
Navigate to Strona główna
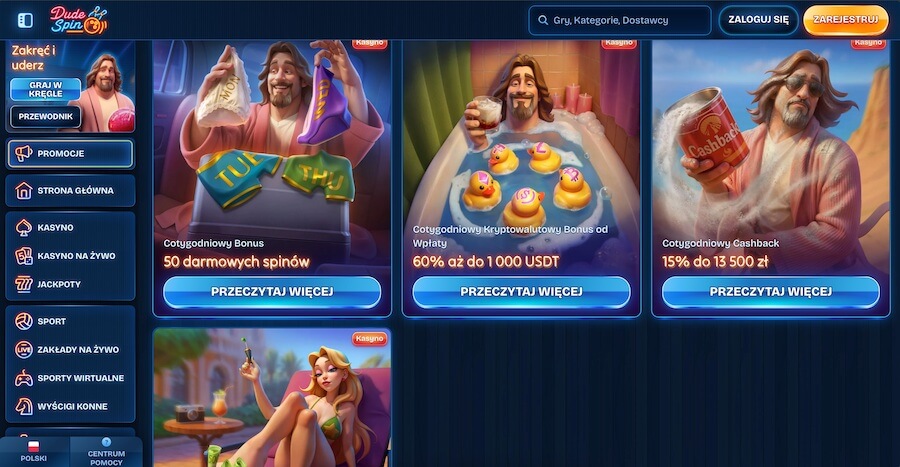coord(70,190)
